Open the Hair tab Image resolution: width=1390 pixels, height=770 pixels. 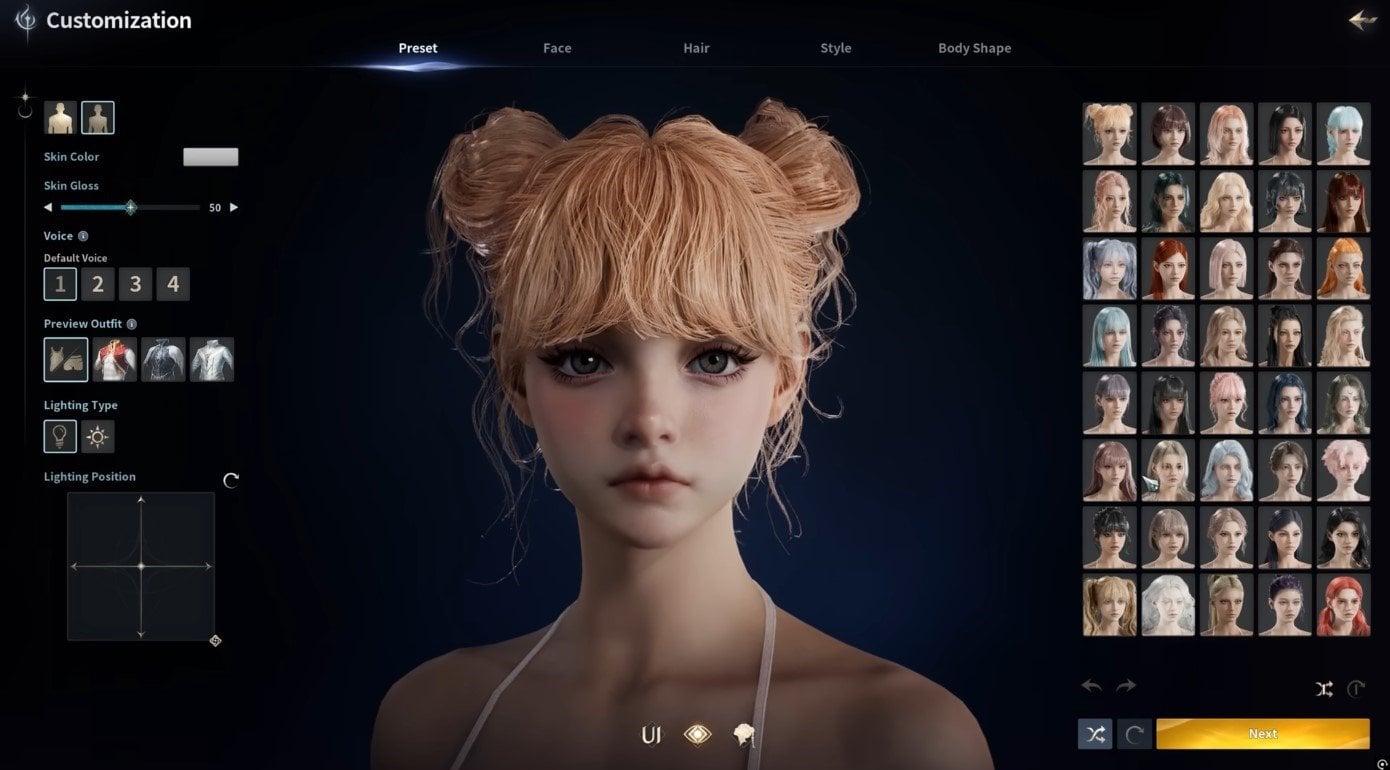[x=696, y=48]
